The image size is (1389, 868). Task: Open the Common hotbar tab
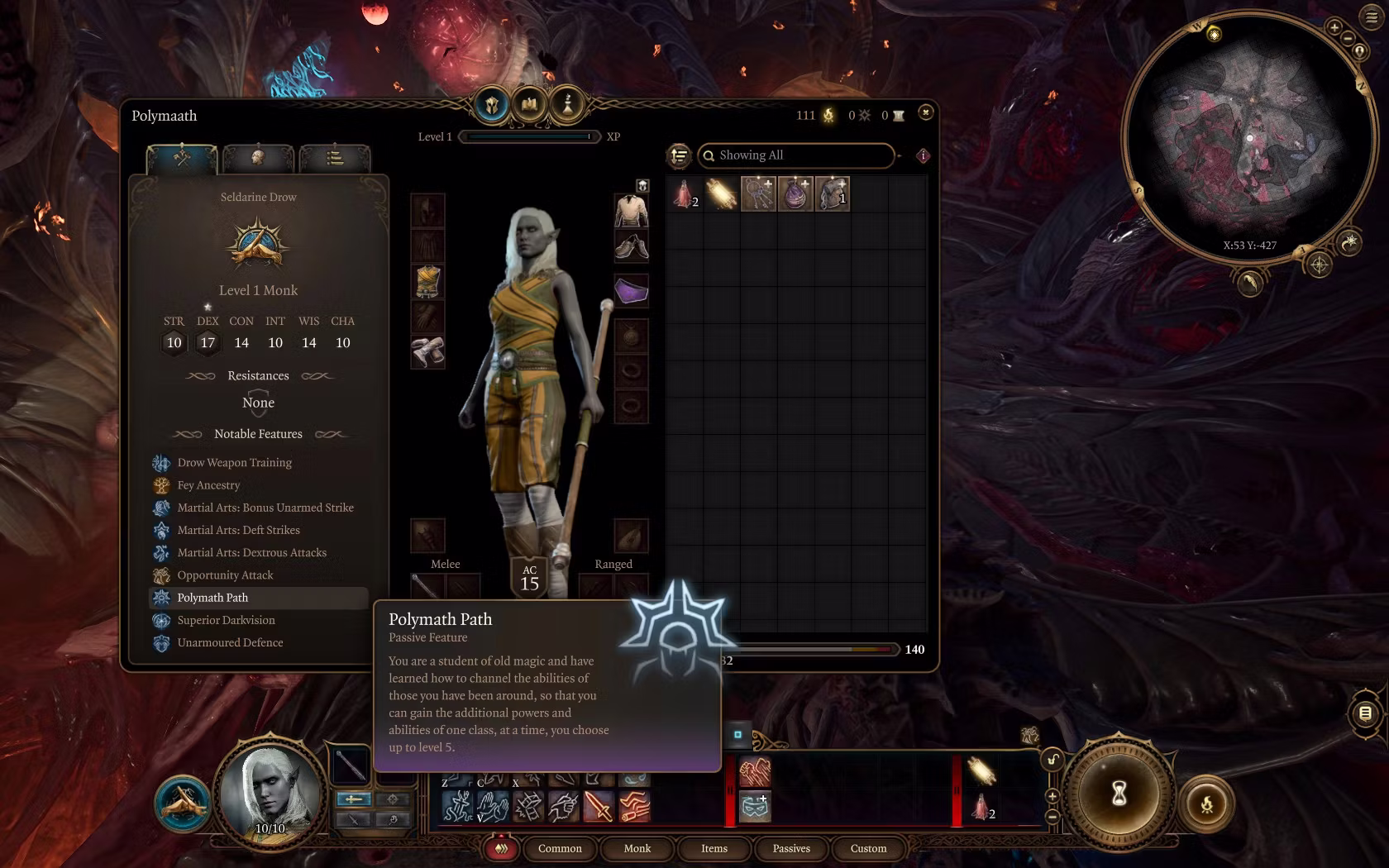click(560, 848)
